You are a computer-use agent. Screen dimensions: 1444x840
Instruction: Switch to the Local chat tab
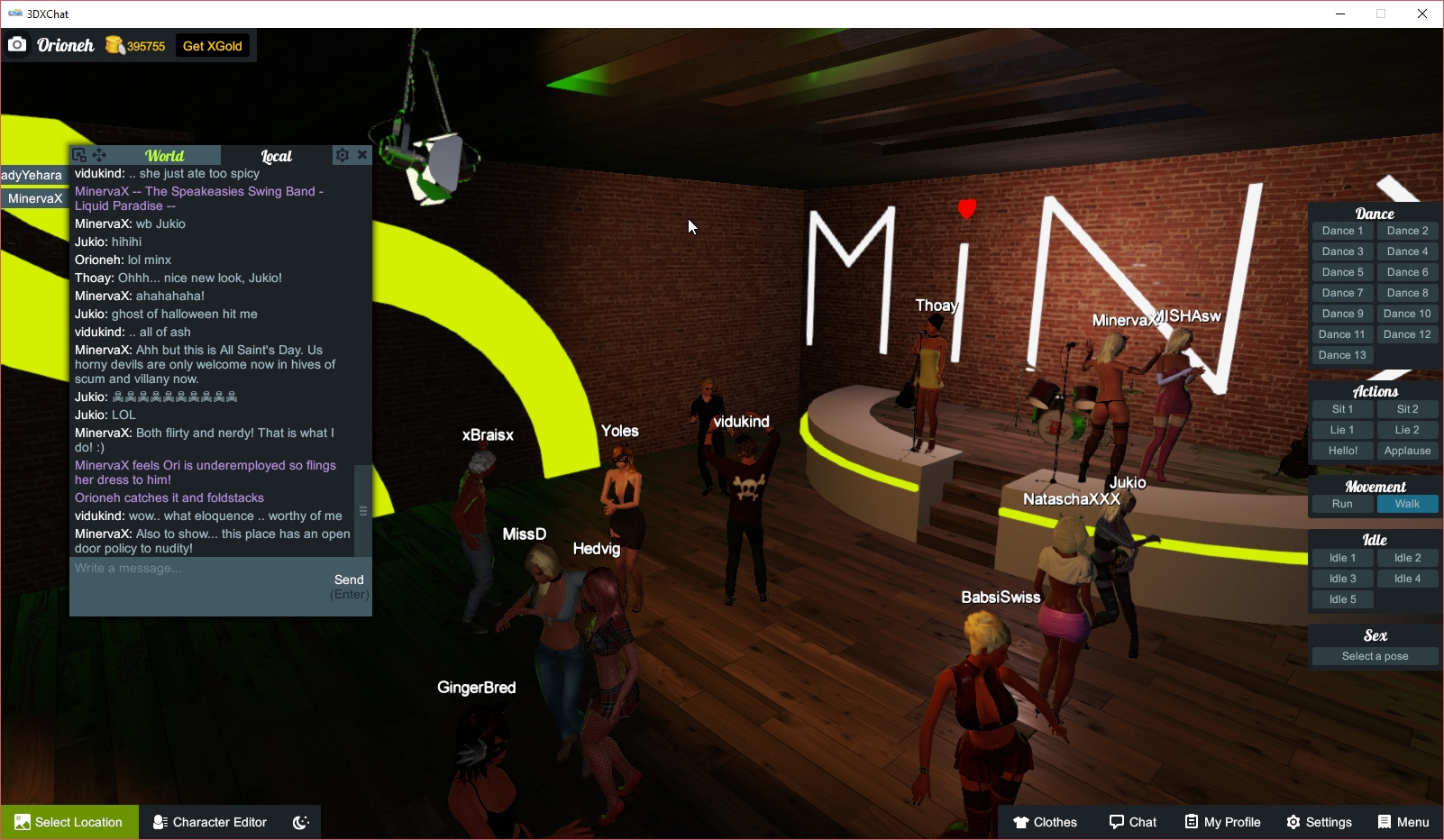(x=276, y=156)
